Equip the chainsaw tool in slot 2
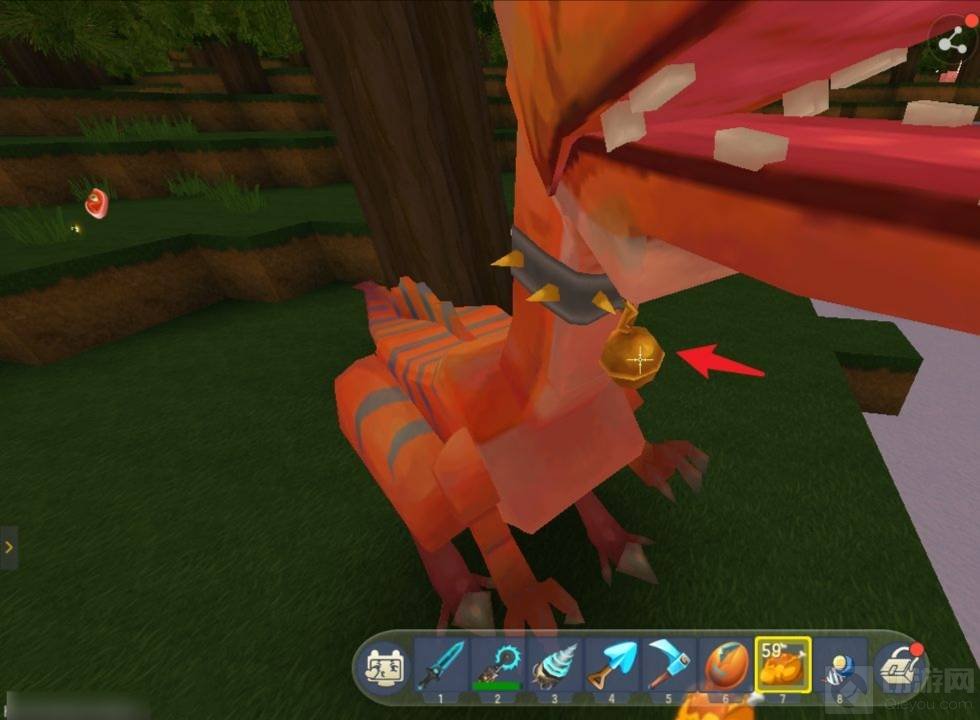980x720 pixels. click(497, 662)
